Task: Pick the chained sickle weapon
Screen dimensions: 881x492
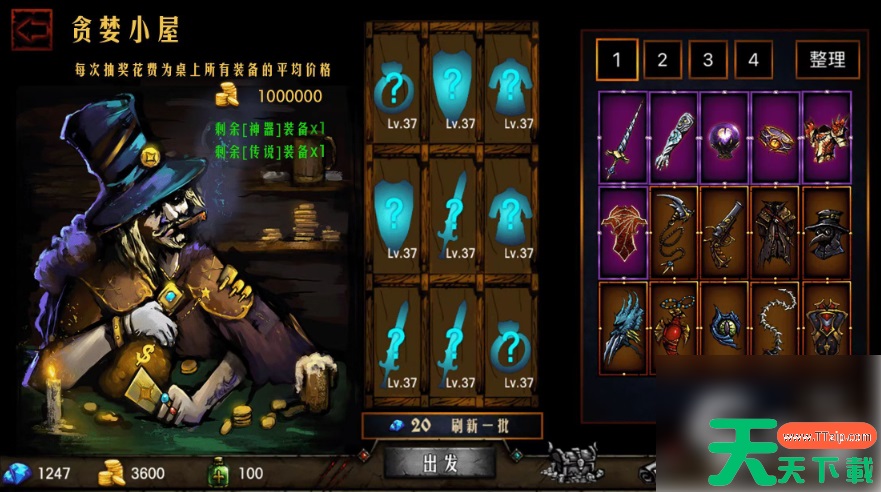Action: coord(675,231)
